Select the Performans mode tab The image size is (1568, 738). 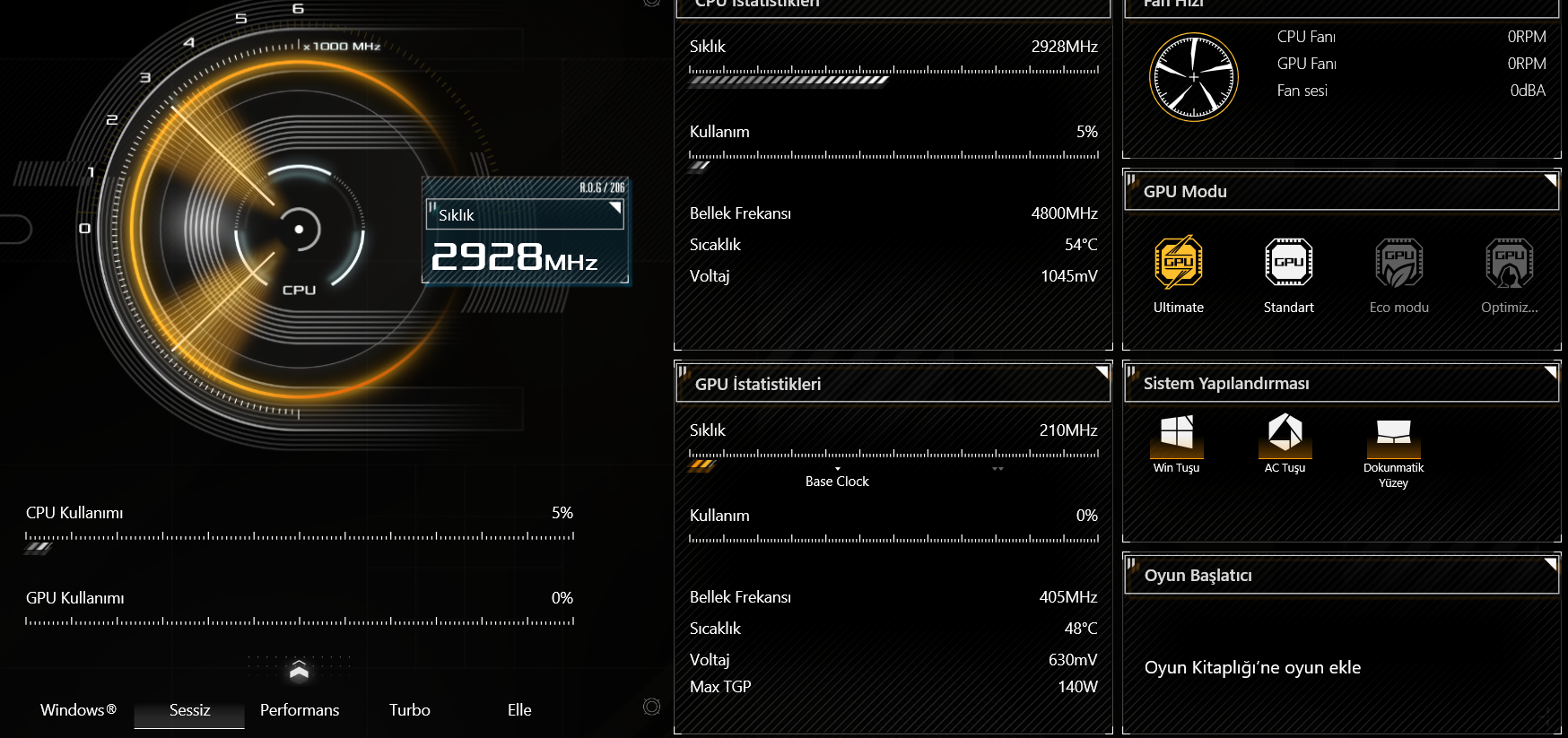point(299,709)
